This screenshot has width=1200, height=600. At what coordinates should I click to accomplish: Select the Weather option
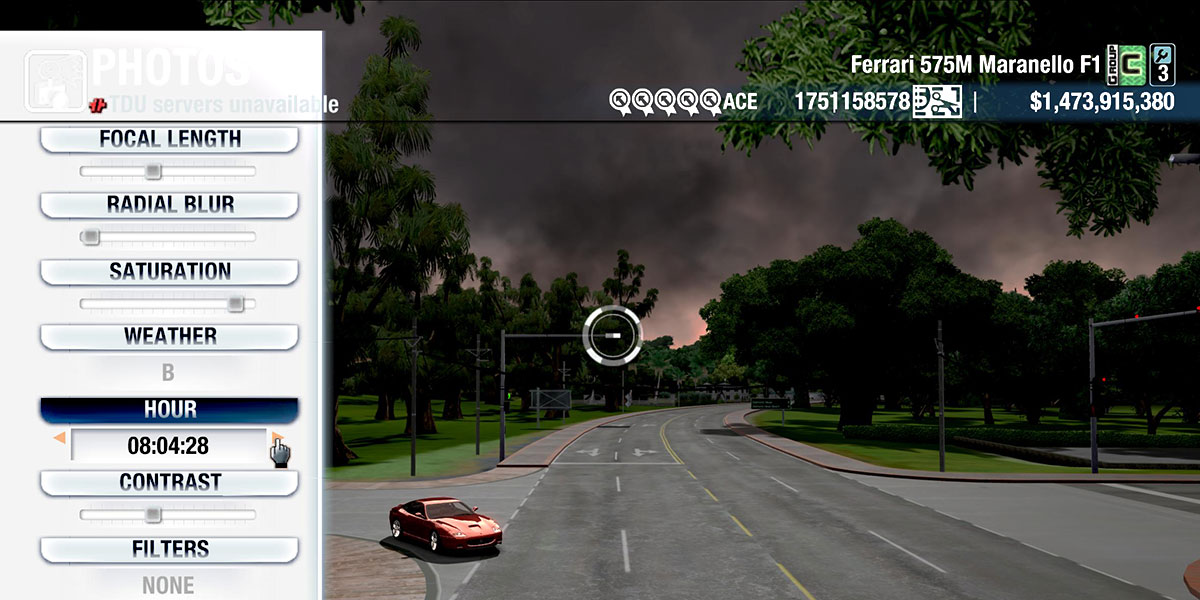169,337
